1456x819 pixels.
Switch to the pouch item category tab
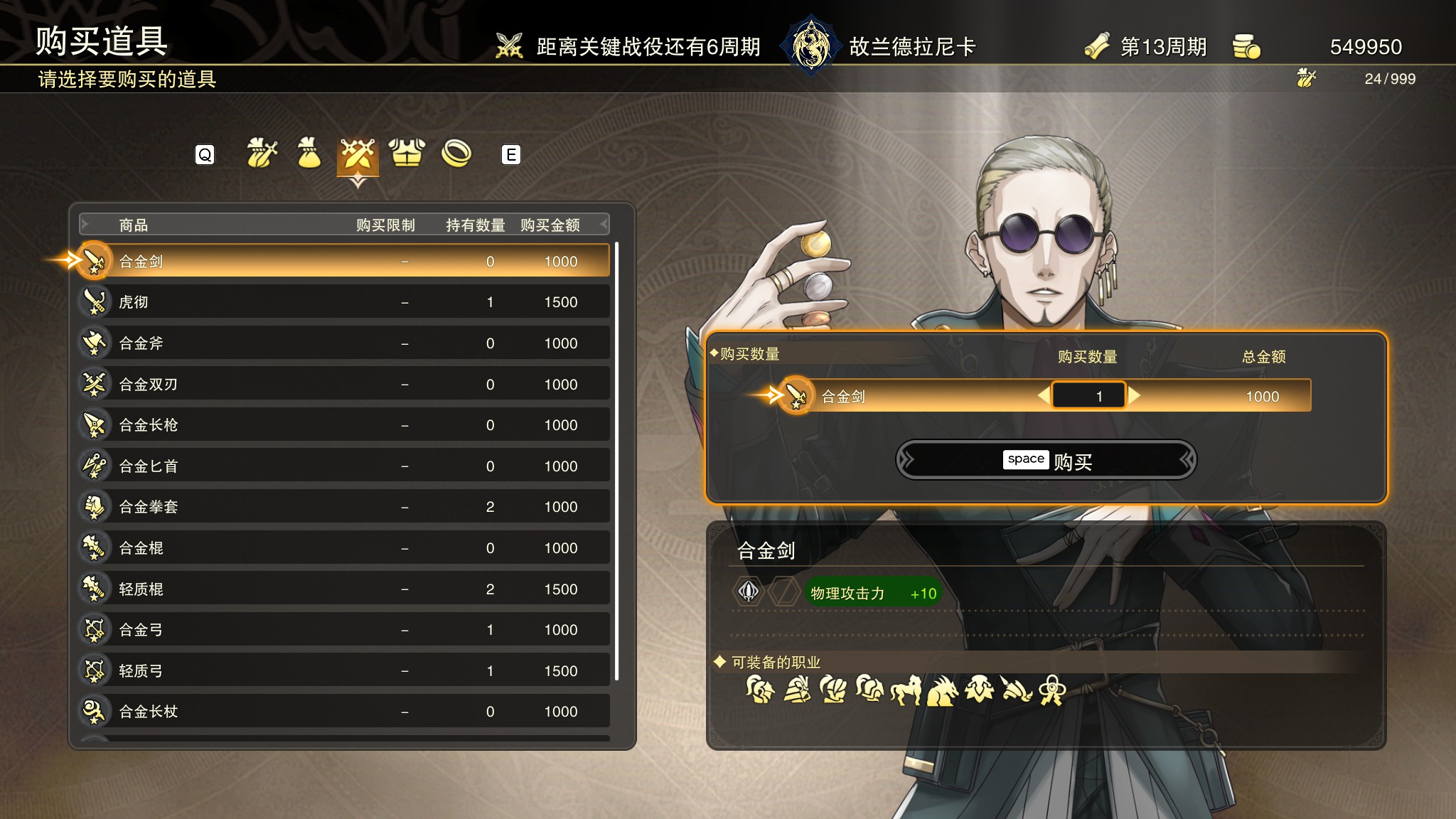[x=309, y=154]
